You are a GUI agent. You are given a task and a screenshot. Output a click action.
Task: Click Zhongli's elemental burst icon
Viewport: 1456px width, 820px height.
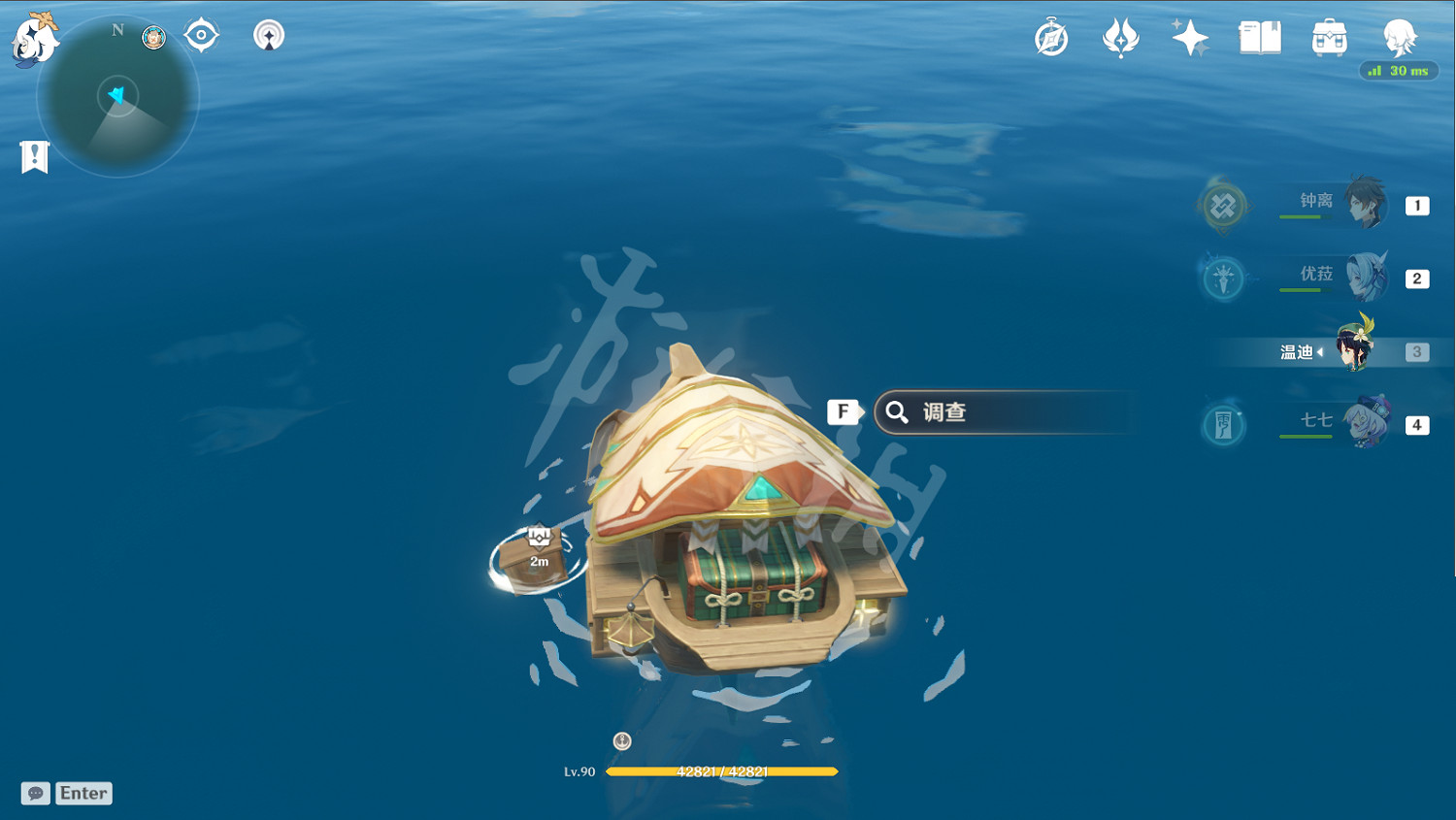pos(1223,206)
